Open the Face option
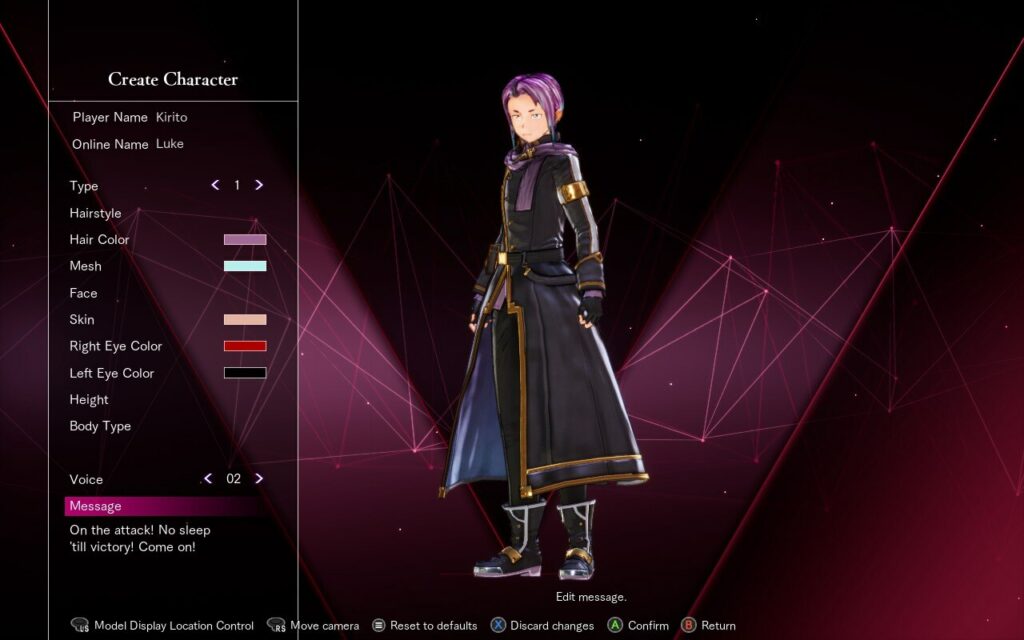1024x640 pixels. pyautogui.click(x=84, y=293)
